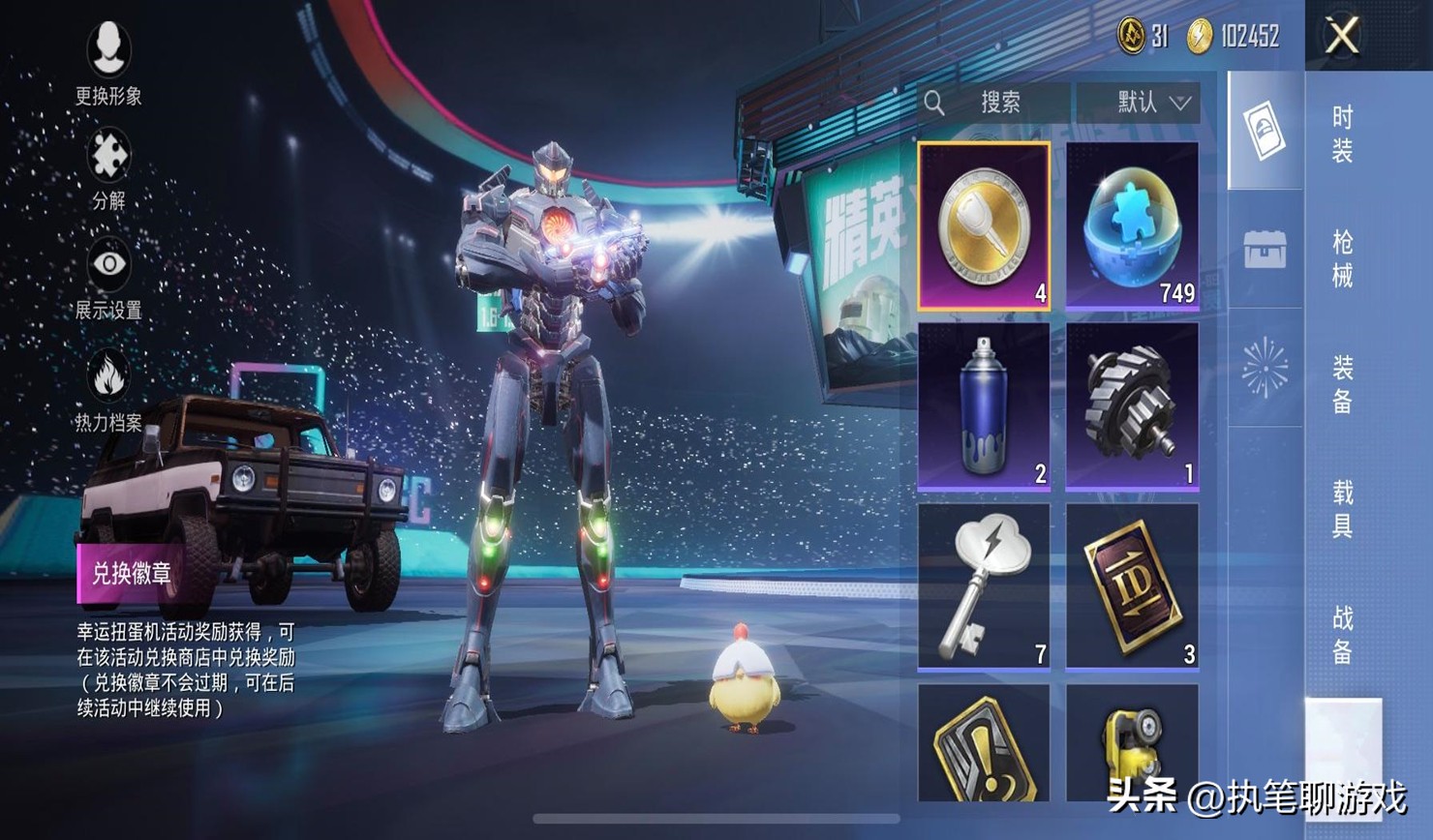Click the 搜索 search field
Viewport: 1433px width, 840px height.
(x=997, y=103)
